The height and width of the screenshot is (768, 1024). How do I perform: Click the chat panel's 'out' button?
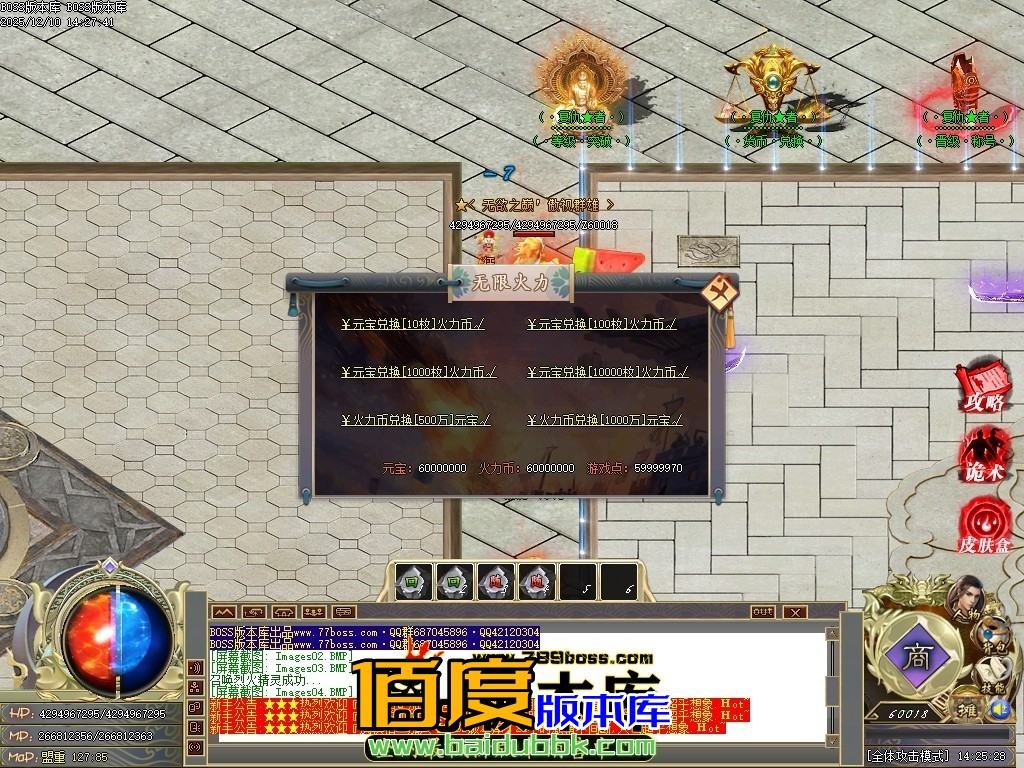tap(763, 611)
